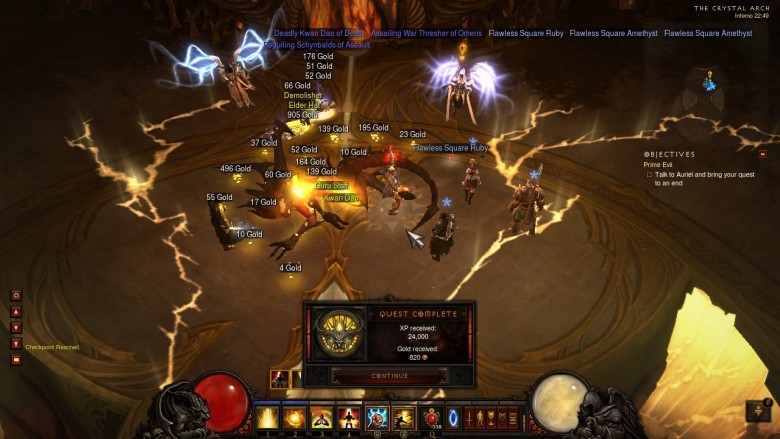Trigger the red standing figure skill in slot 4
This screenshot has width=780, height=439.
coord(349,417)
